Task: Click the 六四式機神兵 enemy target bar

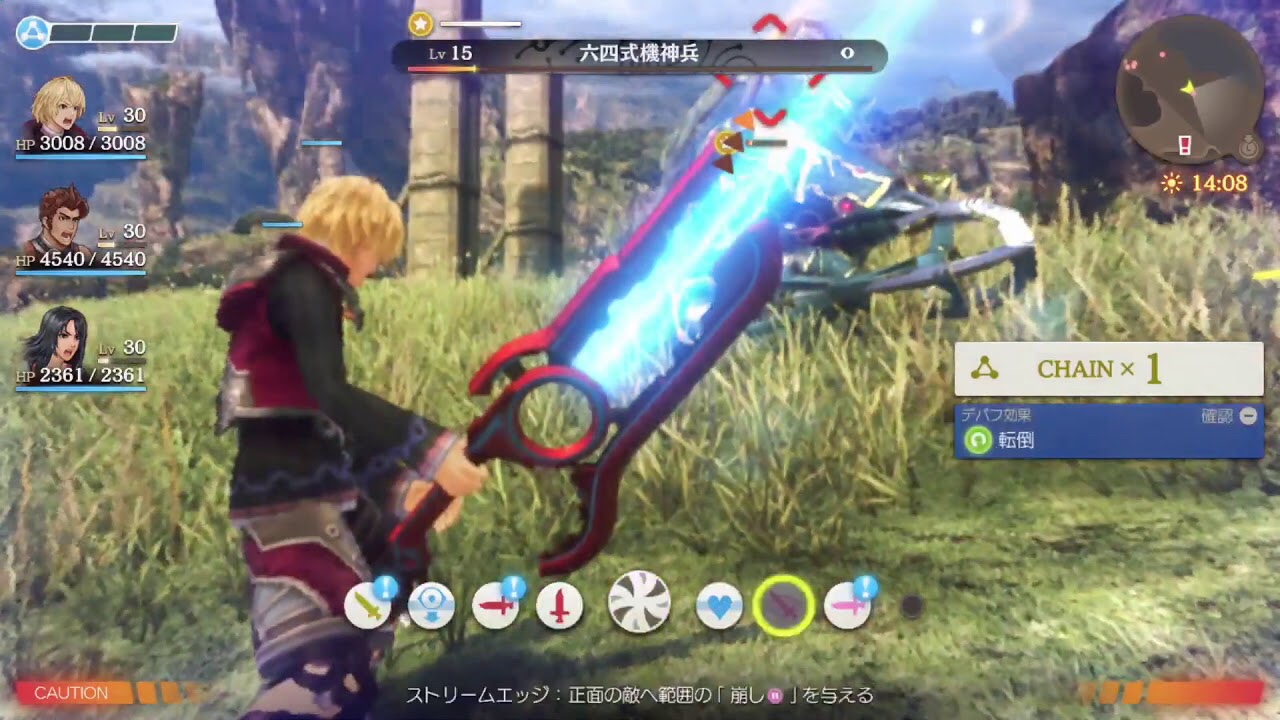Action: coord(640,54)
